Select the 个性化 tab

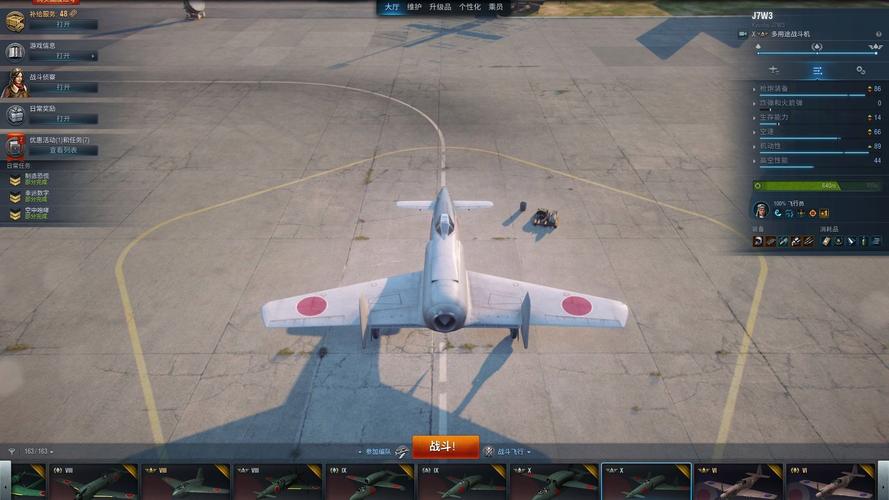click(x=470, y=7)
